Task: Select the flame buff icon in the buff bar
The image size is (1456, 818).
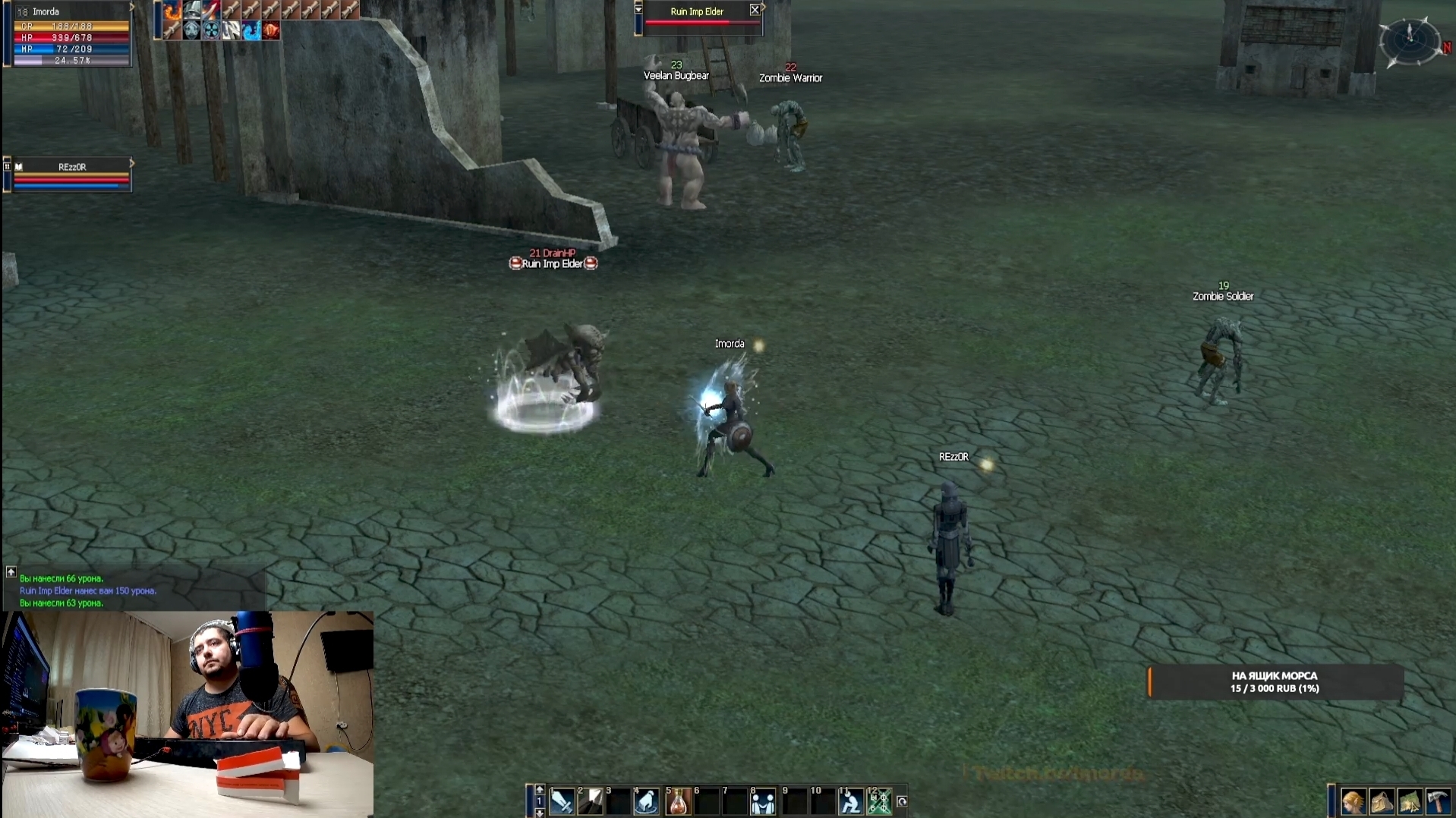Action: (x=172, y=10)
